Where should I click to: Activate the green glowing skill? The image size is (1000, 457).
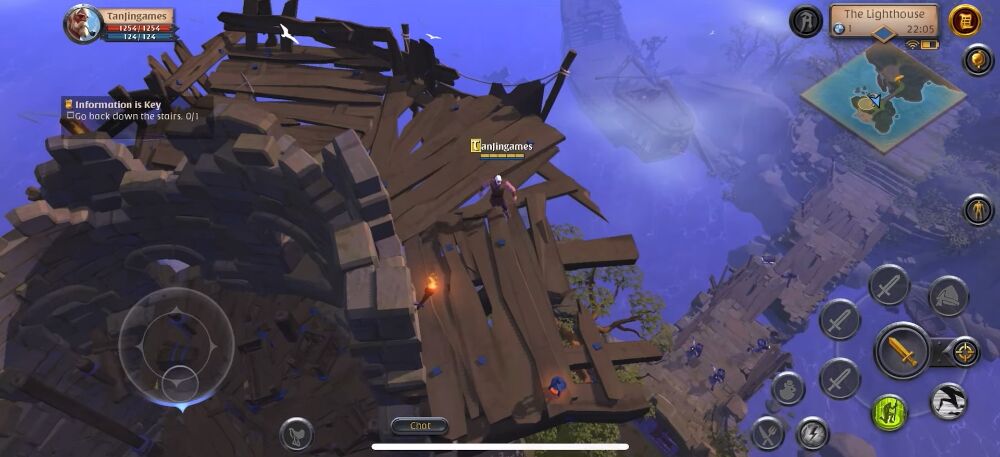click(x=888, y=411)
